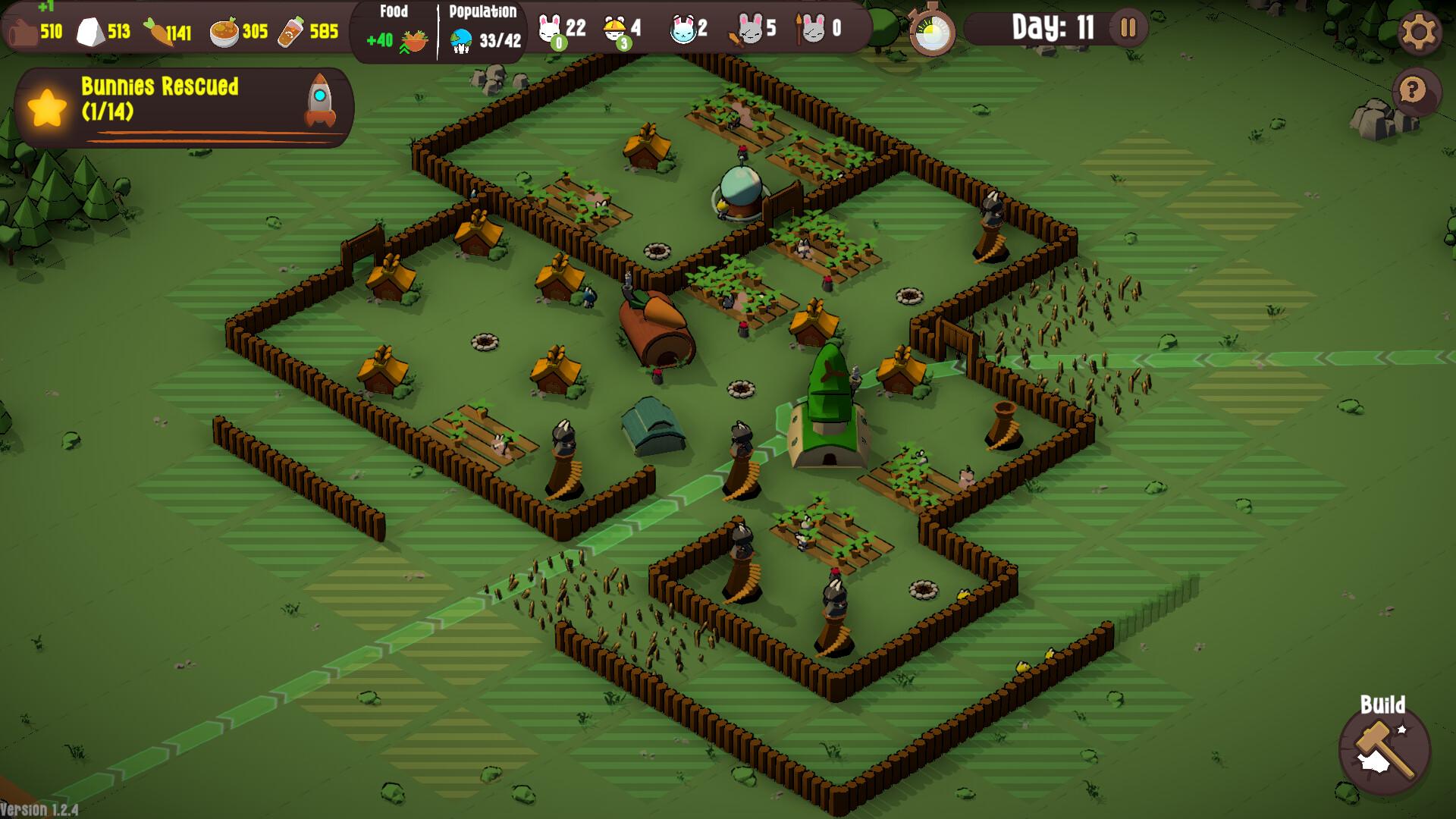Pause the game next to Day 11

[1128, 29]
